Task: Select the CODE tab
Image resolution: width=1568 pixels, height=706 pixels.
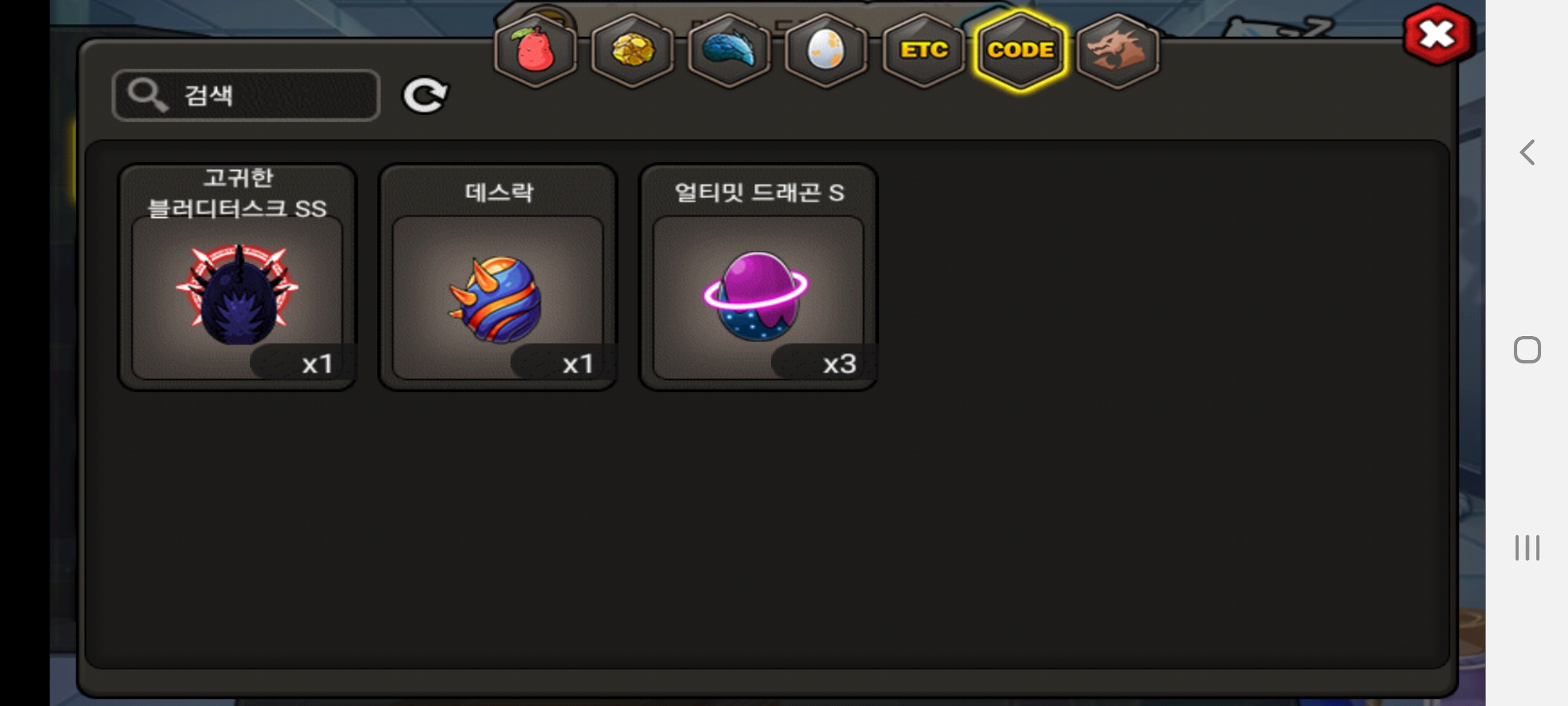Action: (1020, 50)
